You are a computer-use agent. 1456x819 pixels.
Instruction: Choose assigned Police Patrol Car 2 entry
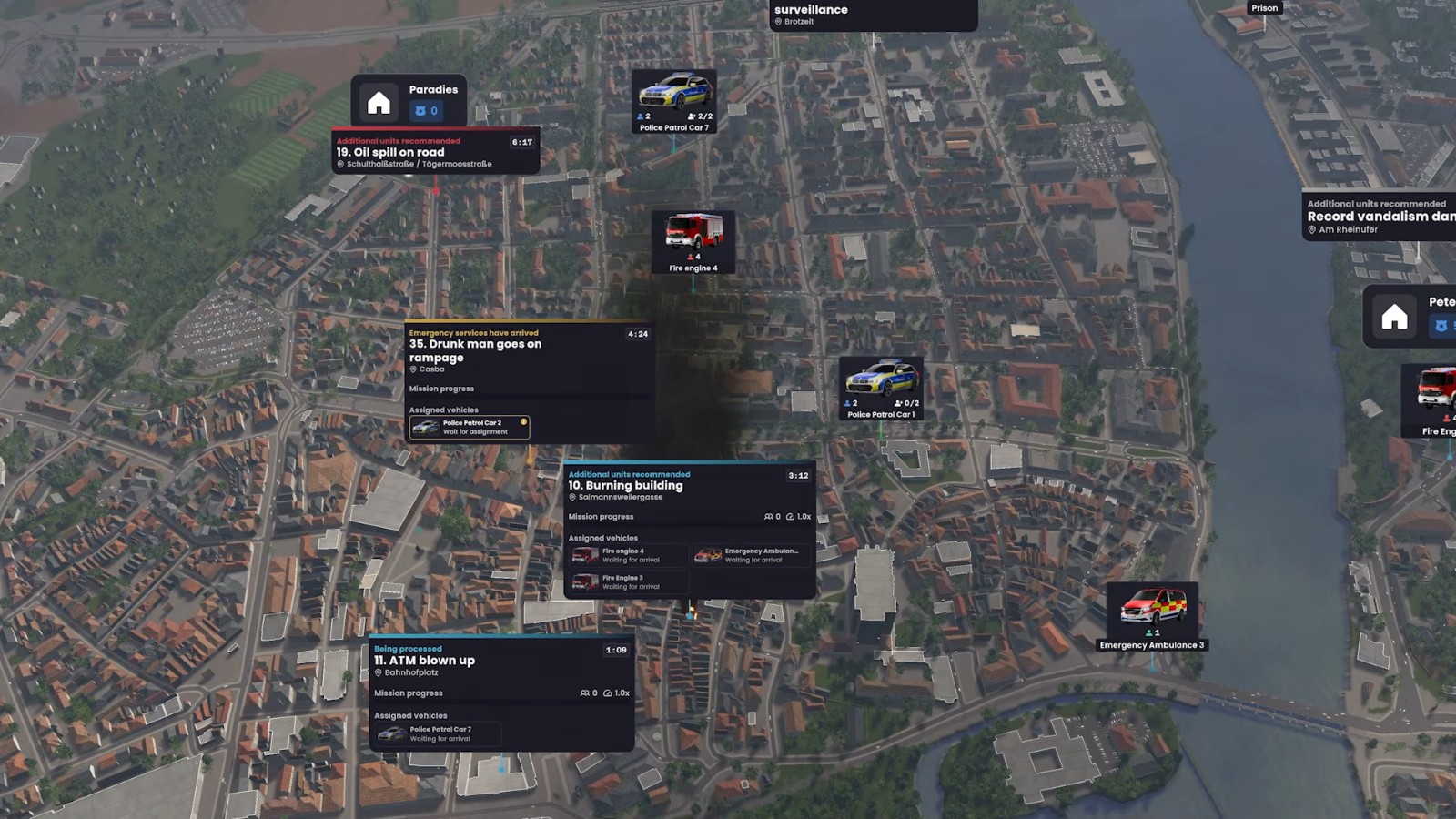(470, 427)
